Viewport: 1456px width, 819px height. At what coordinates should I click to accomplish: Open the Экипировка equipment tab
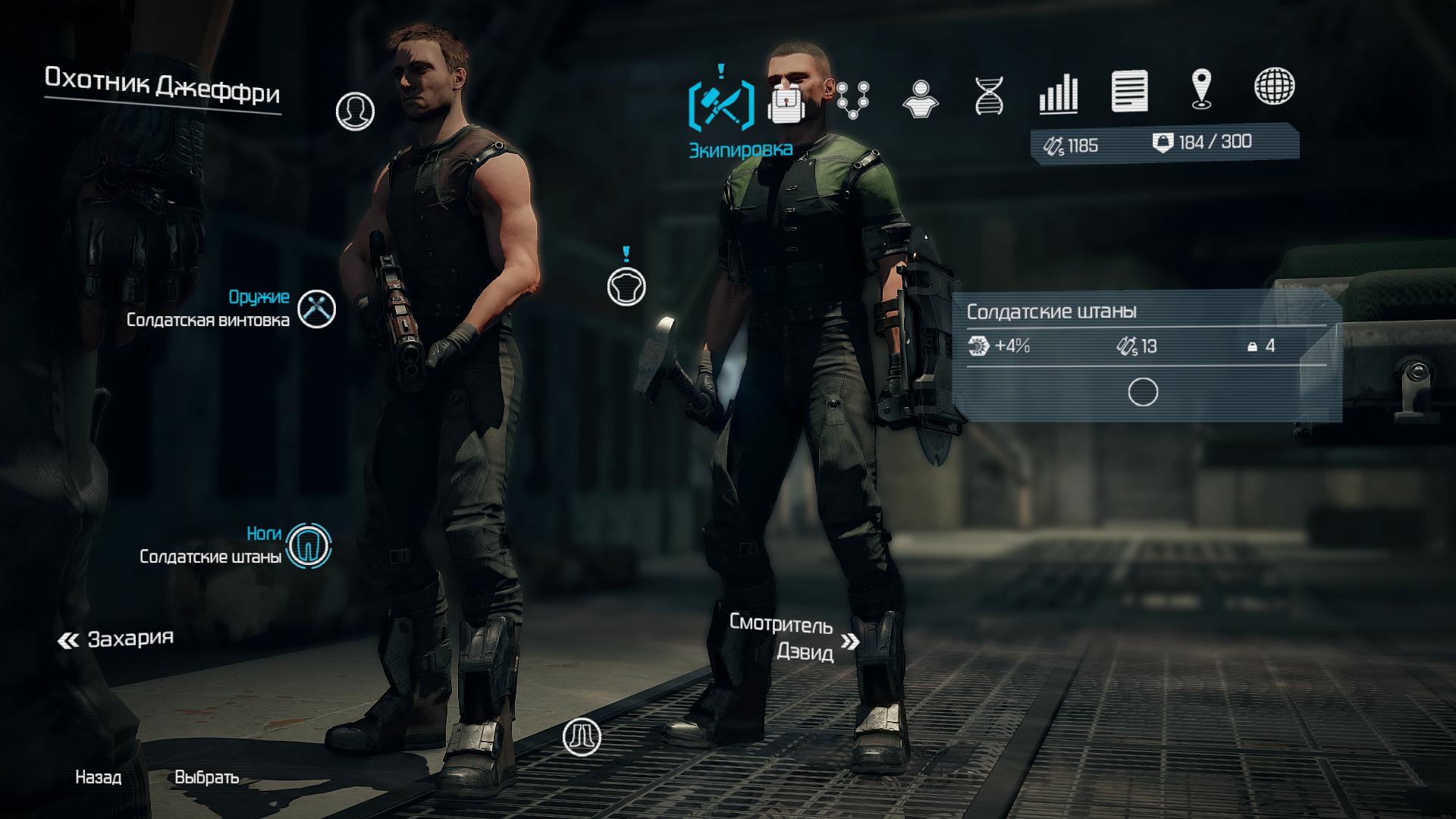[720, 102]
